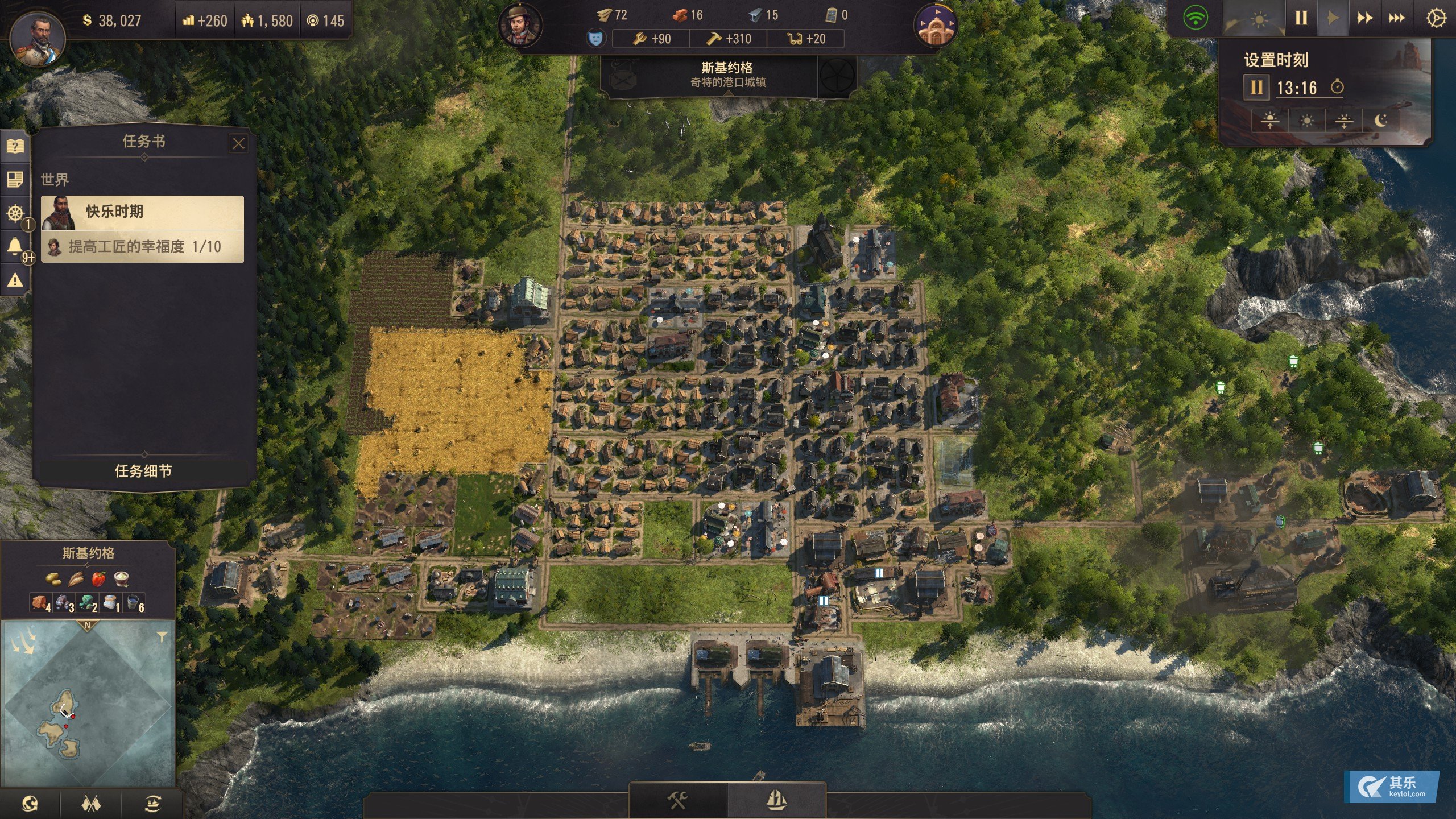Viewport: 1456px width, 819px height.
Task: Set time of day to sunrise
Action: [1269, 121]
